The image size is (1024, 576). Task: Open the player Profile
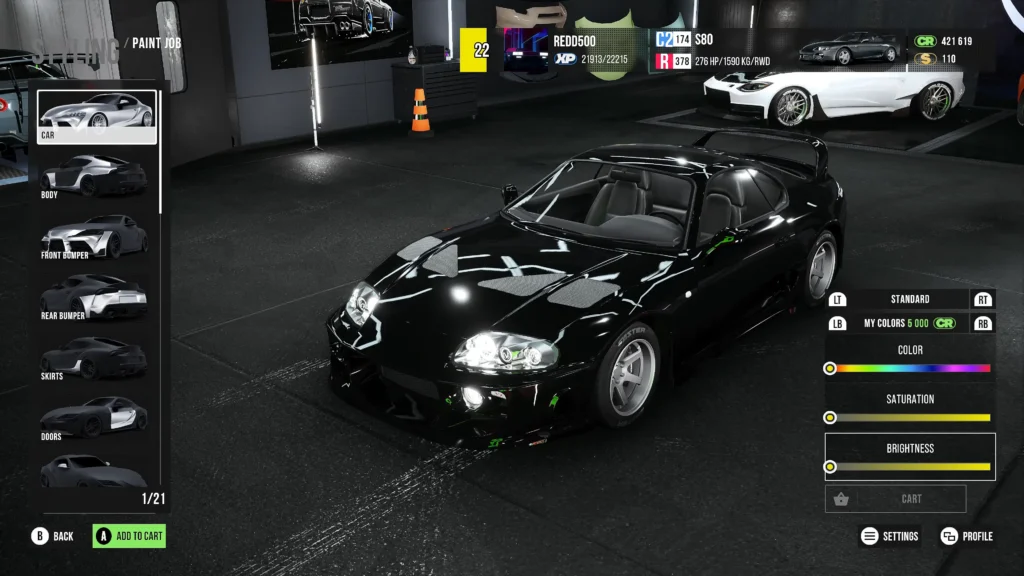tap(967, 536)
